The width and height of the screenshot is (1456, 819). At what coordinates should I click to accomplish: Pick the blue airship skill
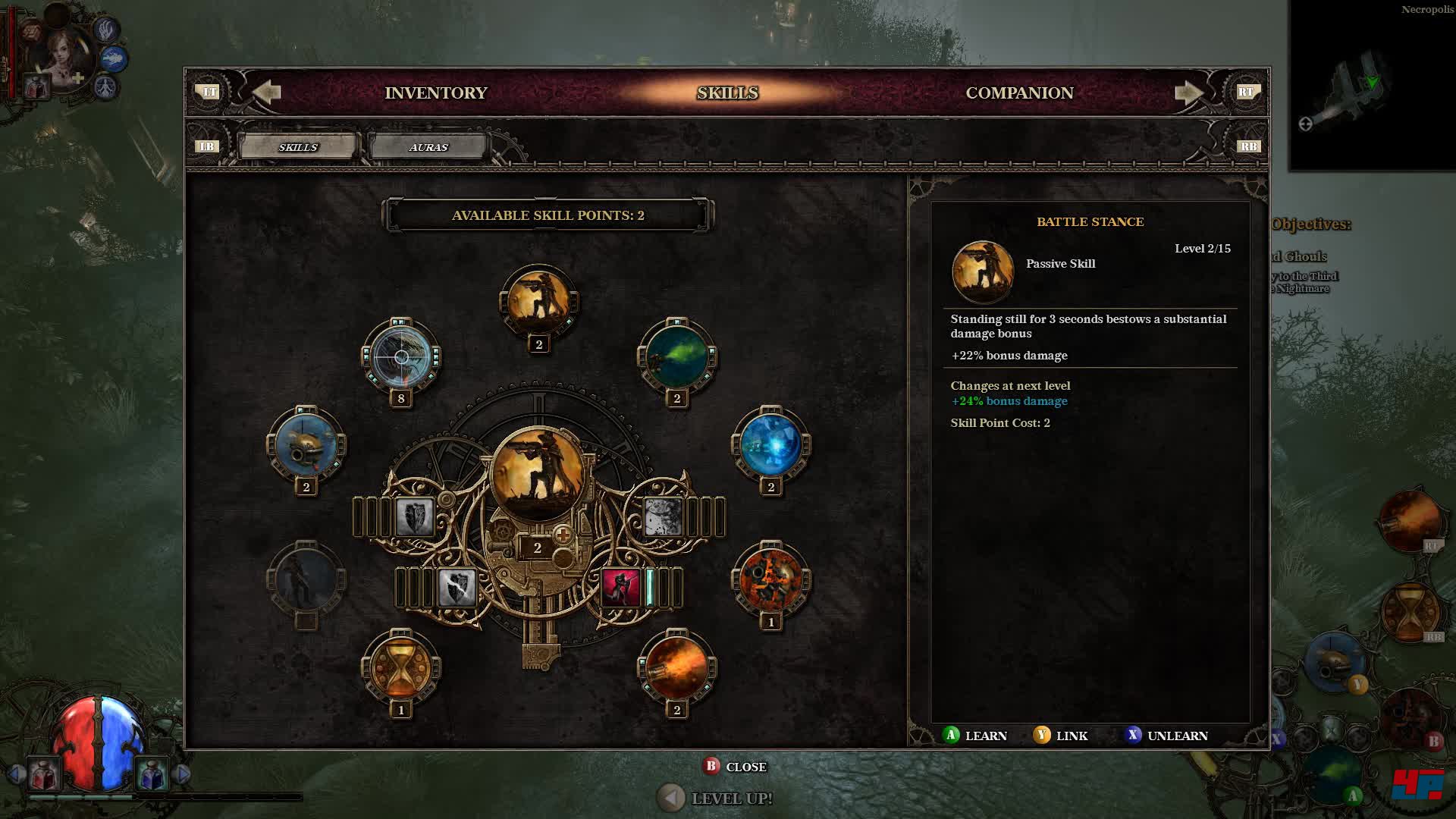point(306,444)
